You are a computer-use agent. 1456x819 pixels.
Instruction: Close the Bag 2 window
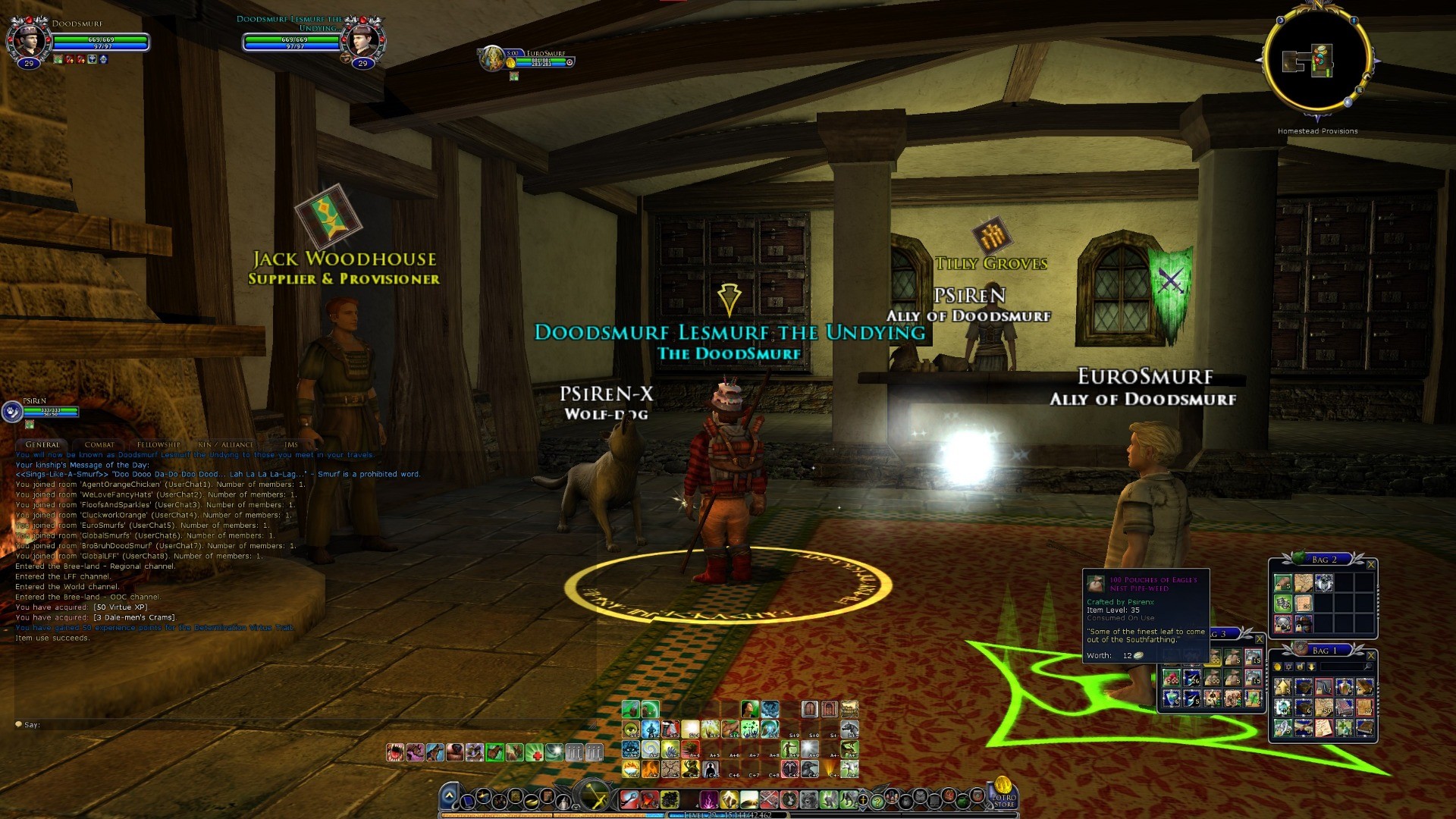pos(1370,564)
